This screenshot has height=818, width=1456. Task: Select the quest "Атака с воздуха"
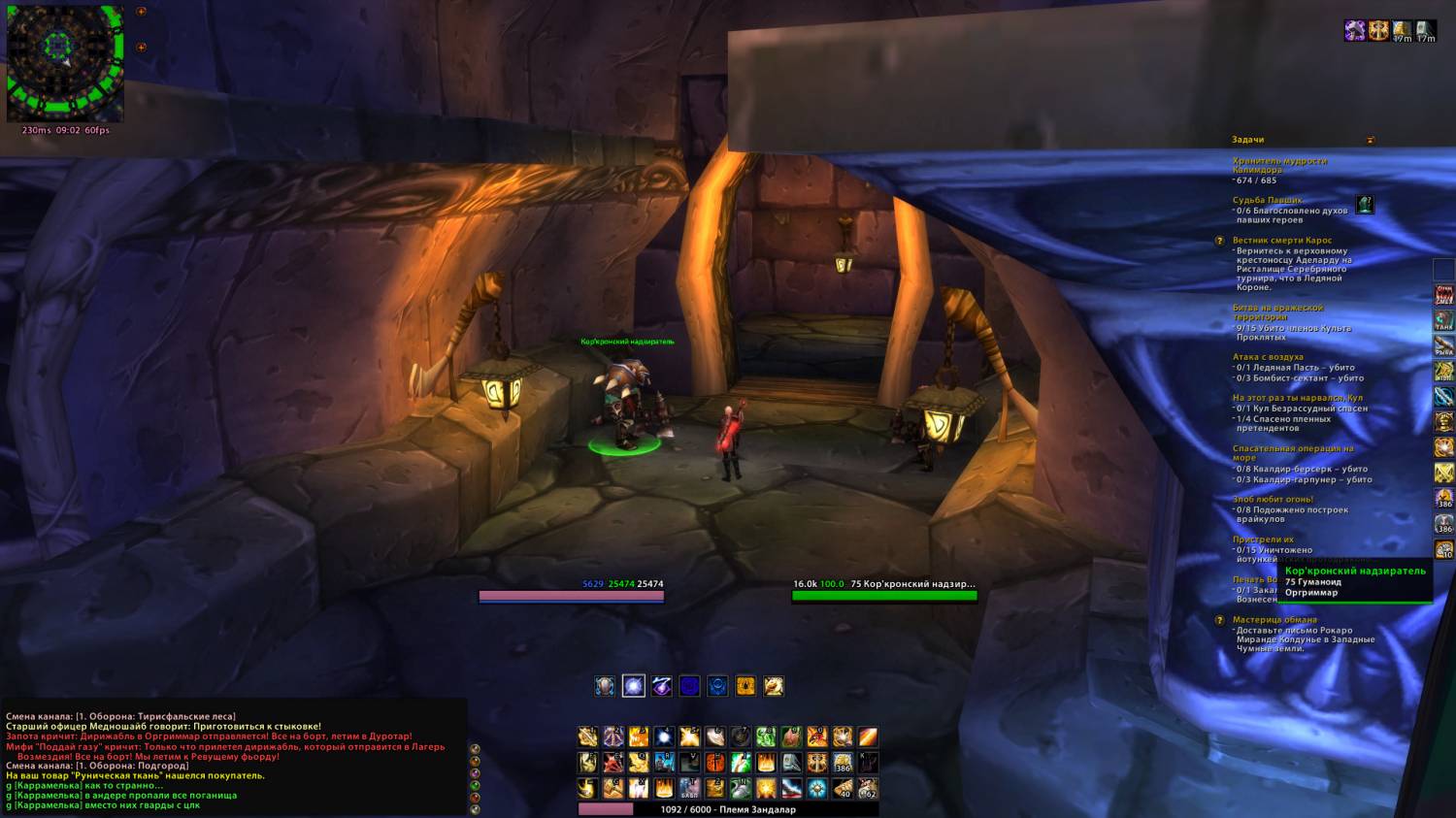point(1268,357)
